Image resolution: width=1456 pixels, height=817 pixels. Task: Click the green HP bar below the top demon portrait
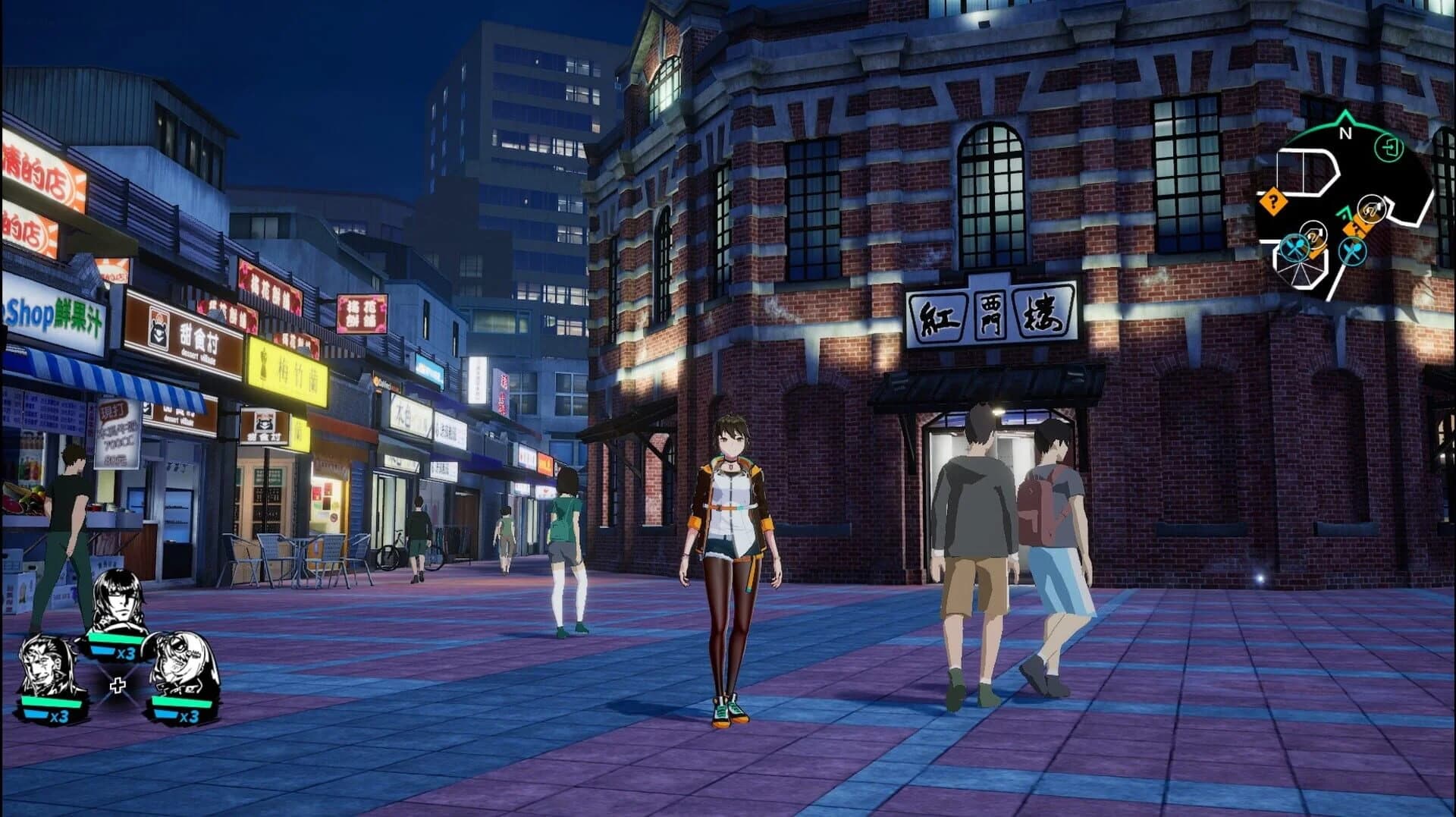[117, 637]
